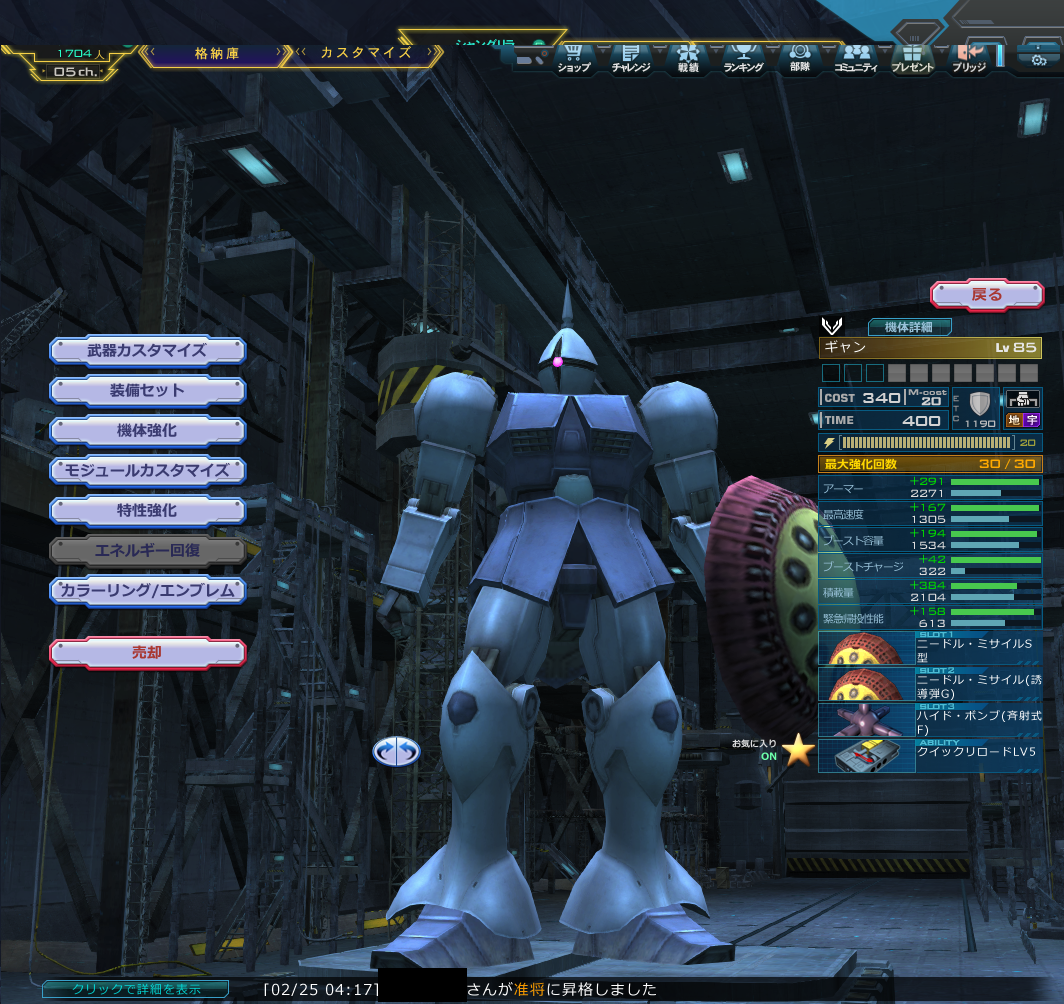Click クリックで詳細を表示 to show details

point(121,989)
